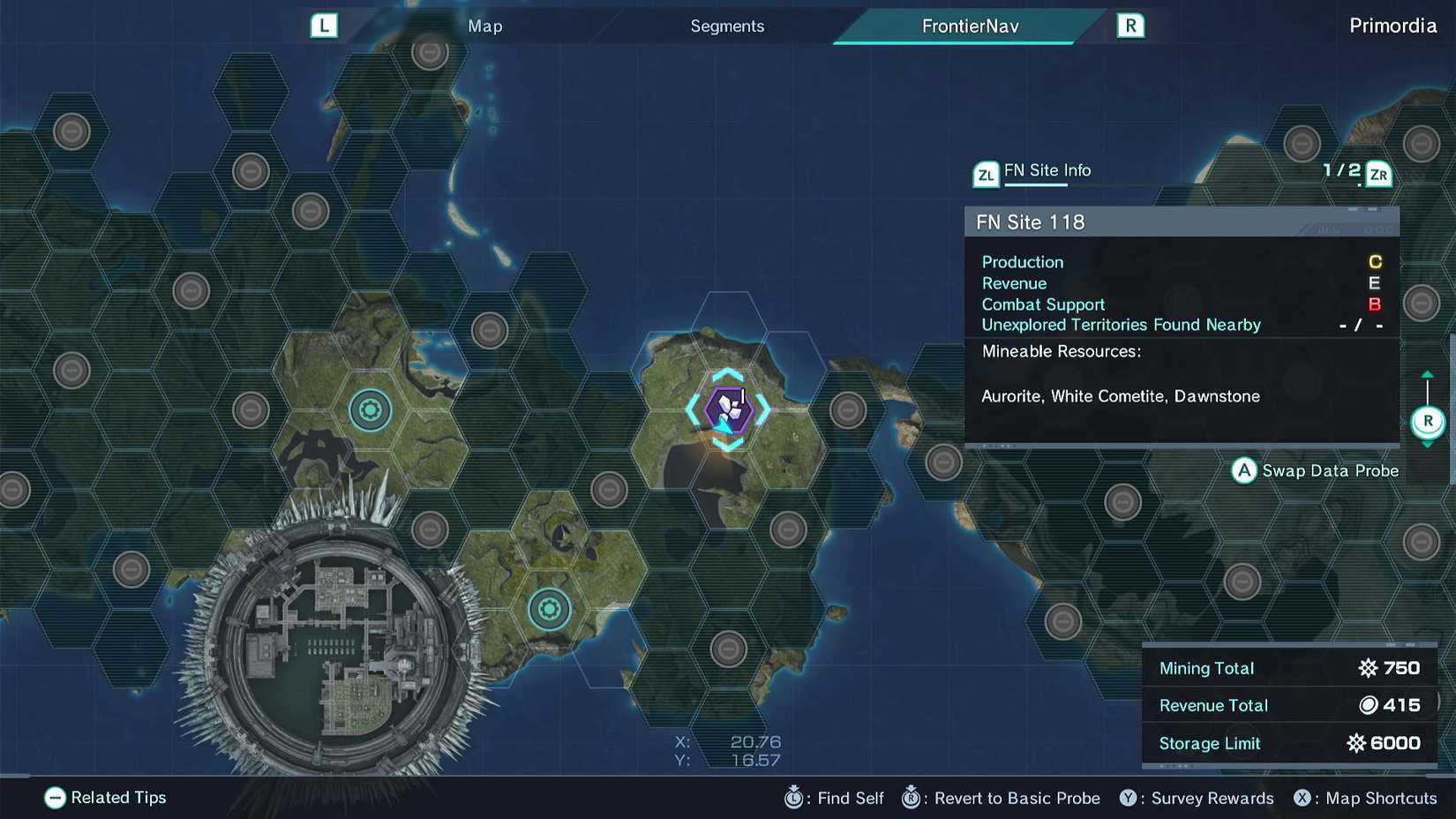Click the minus icon next to Related Tips
This screenshot has height=819, width=1456.
55,798
